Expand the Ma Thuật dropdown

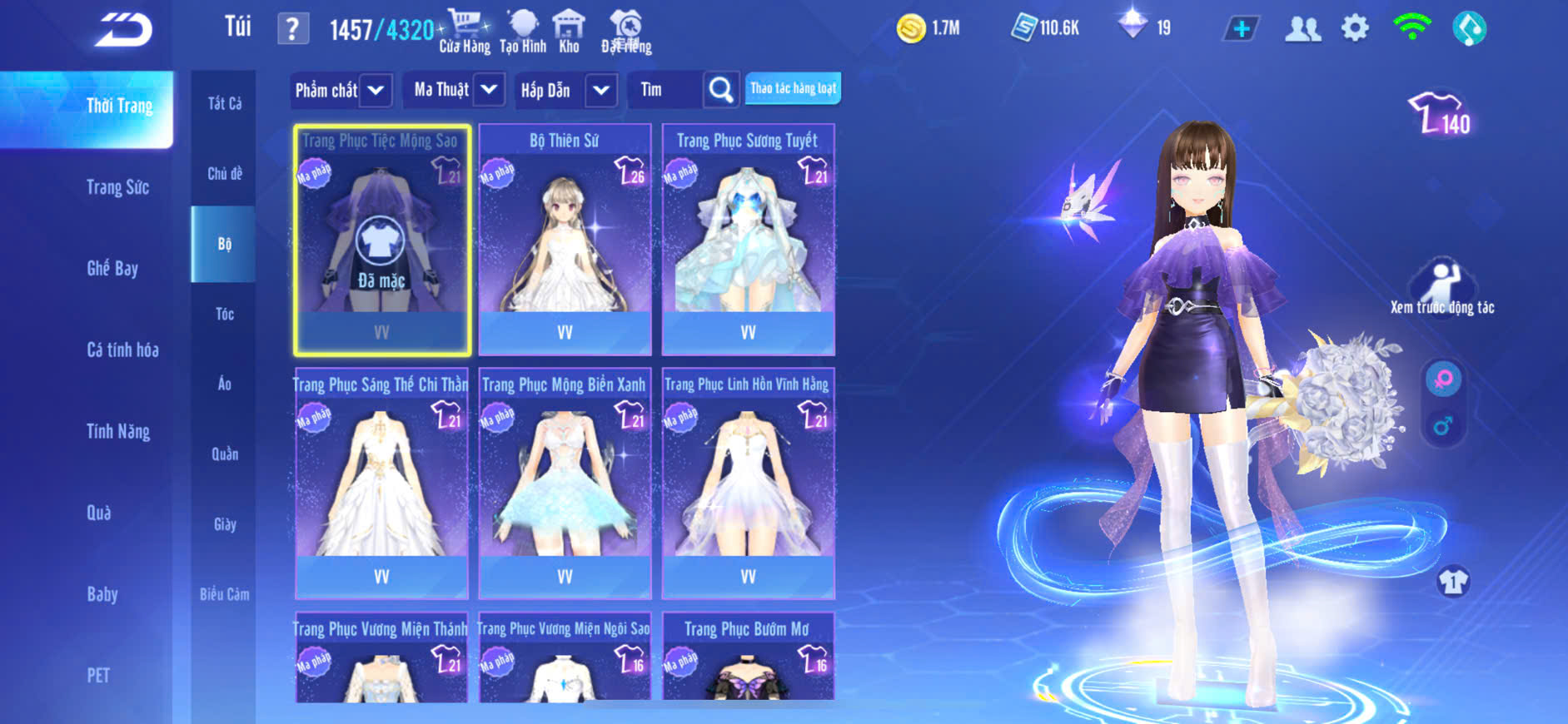coord(489,89)
